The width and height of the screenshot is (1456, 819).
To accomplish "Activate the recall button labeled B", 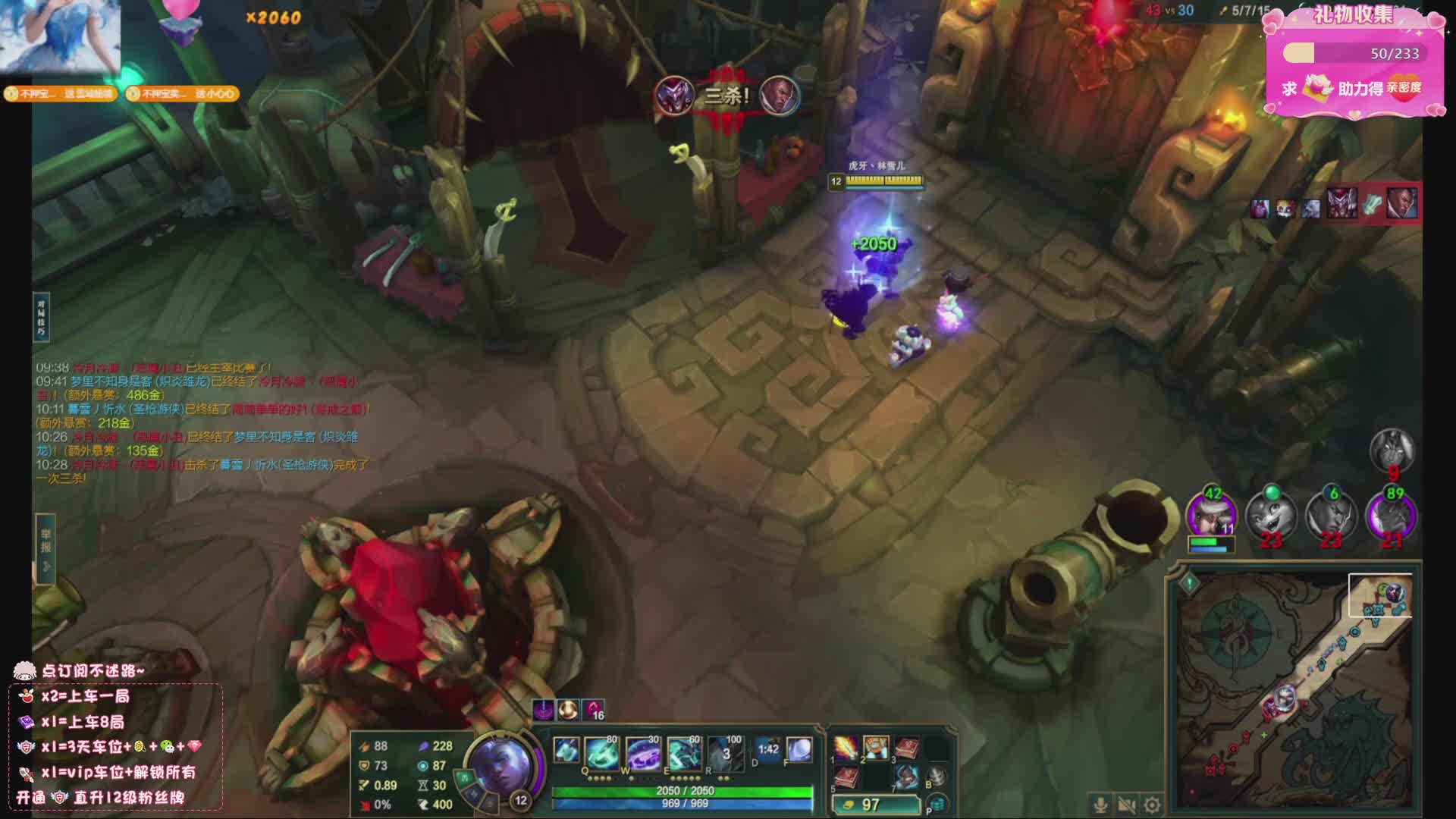I will click(x=937, y=777).
